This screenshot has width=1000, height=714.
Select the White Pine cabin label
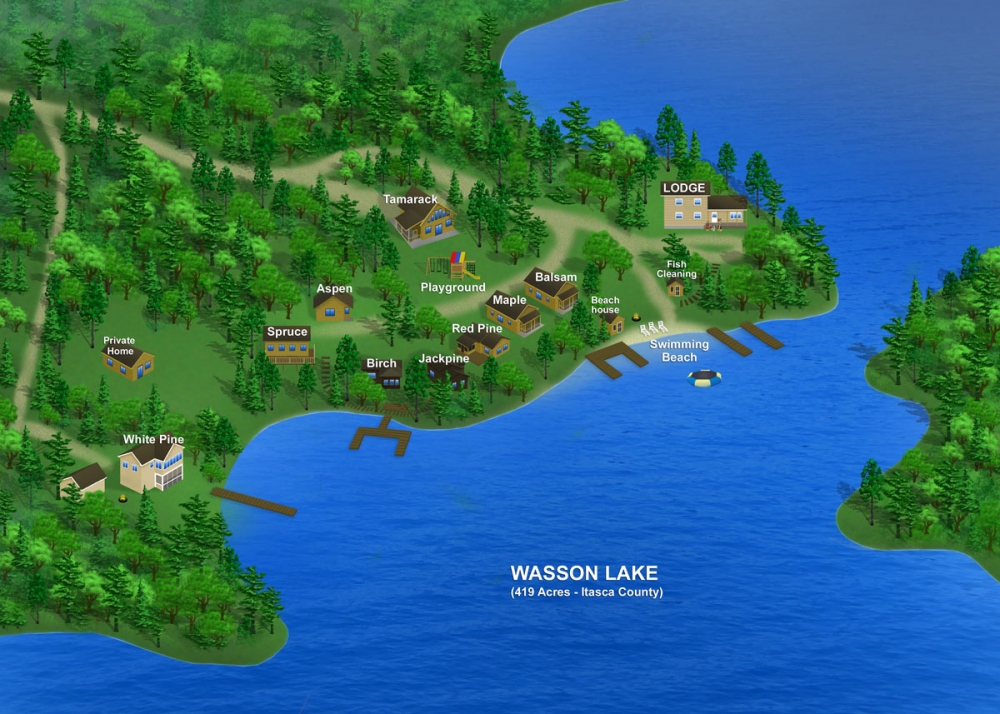(153, 439)
